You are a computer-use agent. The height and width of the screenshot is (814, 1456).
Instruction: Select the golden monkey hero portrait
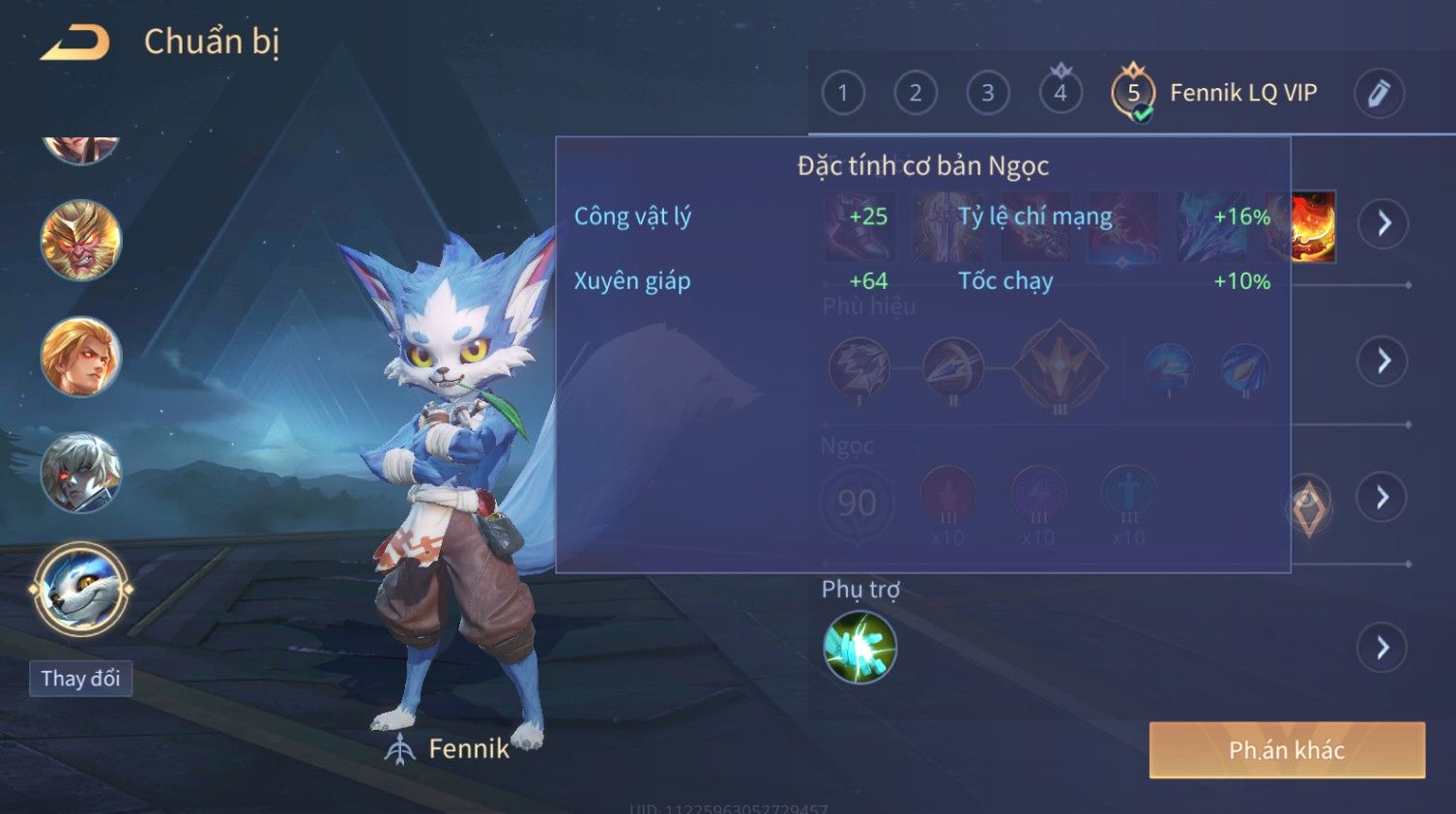(80, 240)
